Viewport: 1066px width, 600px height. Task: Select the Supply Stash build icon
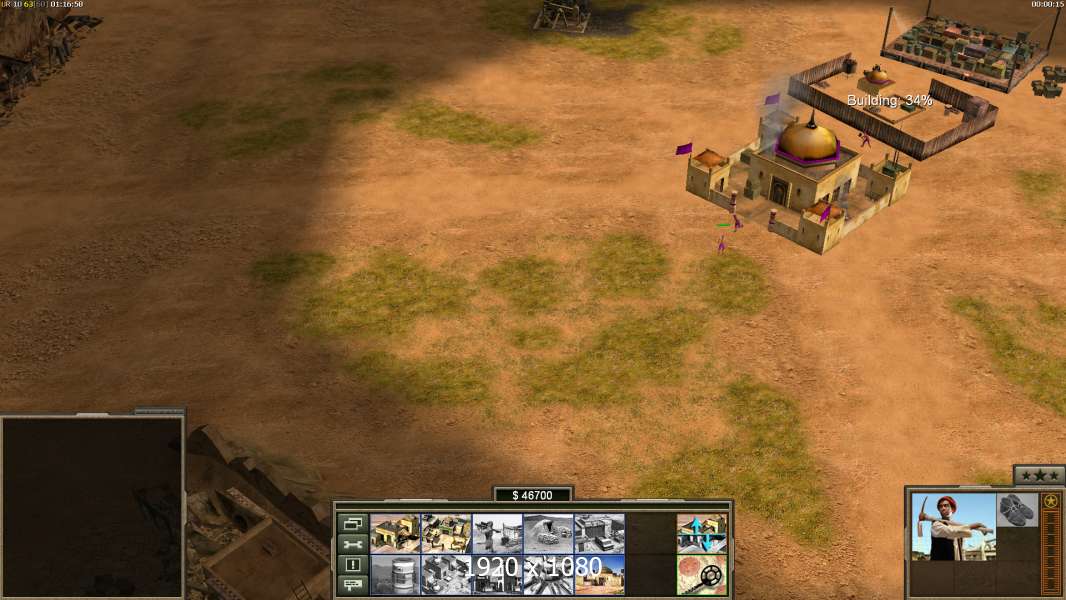(x=395, y=533)
